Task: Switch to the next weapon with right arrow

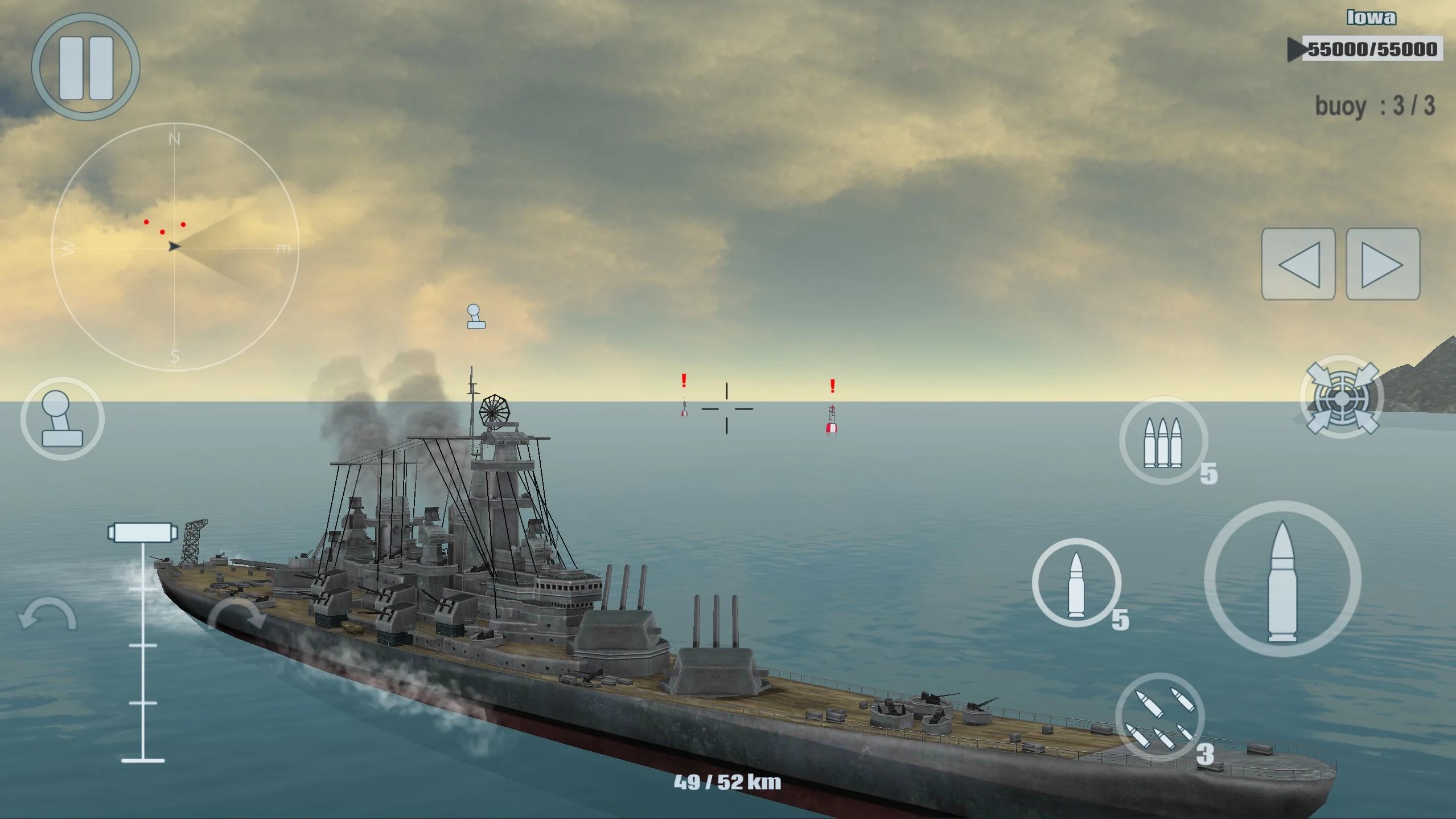Action: [1382, 264]
